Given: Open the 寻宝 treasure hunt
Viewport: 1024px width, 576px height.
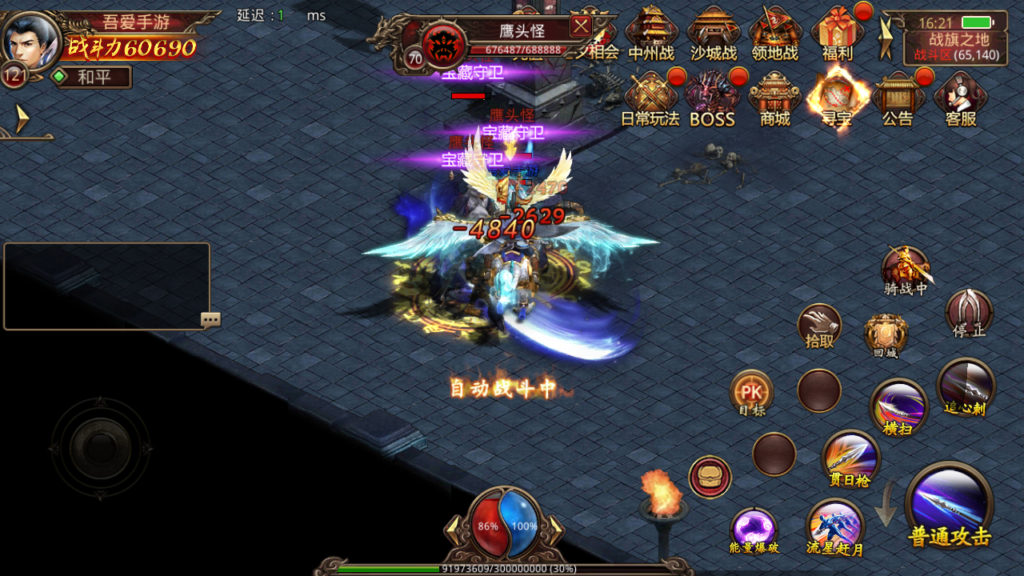Looking at the screenshot, I should tap(836, 98).
